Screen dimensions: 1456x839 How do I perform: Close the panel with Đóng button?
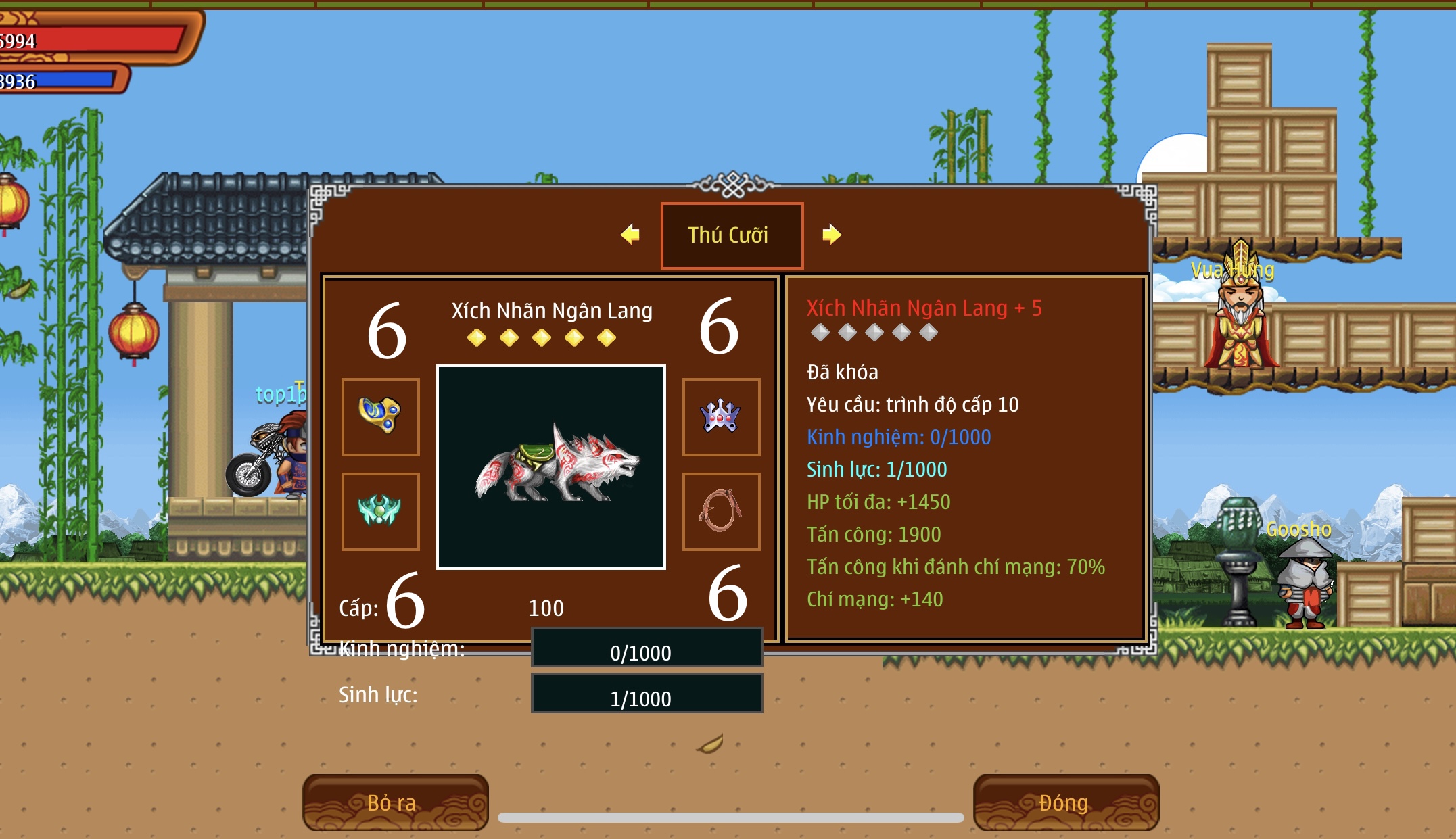pyautogui.click(x=1066, y=802)
